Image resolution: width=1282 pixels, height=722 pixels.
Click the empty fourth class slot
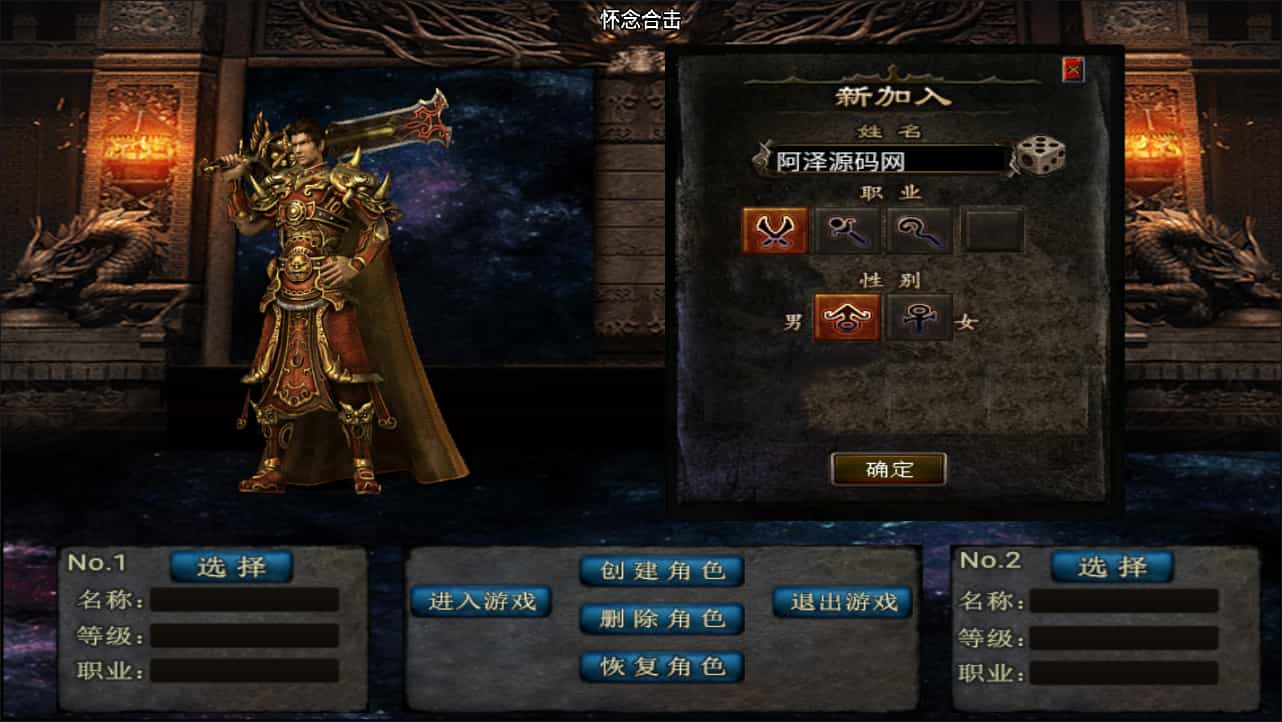tap(991, 230)
